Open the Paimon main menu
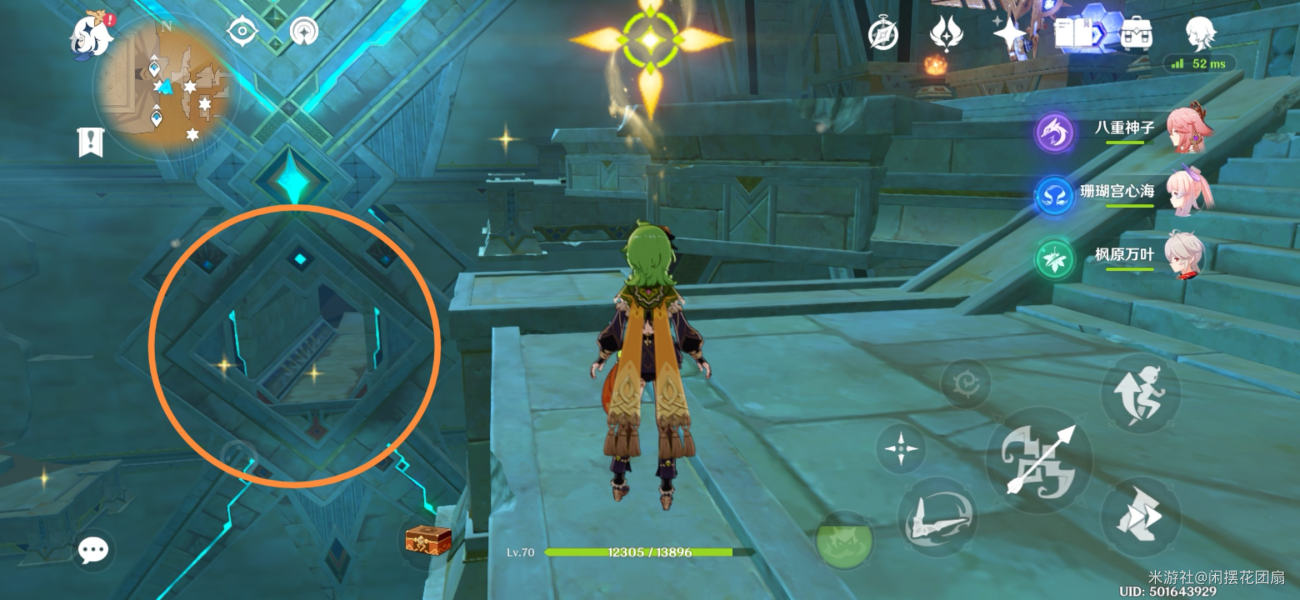 pyautogui.click(x=91, y=36)
